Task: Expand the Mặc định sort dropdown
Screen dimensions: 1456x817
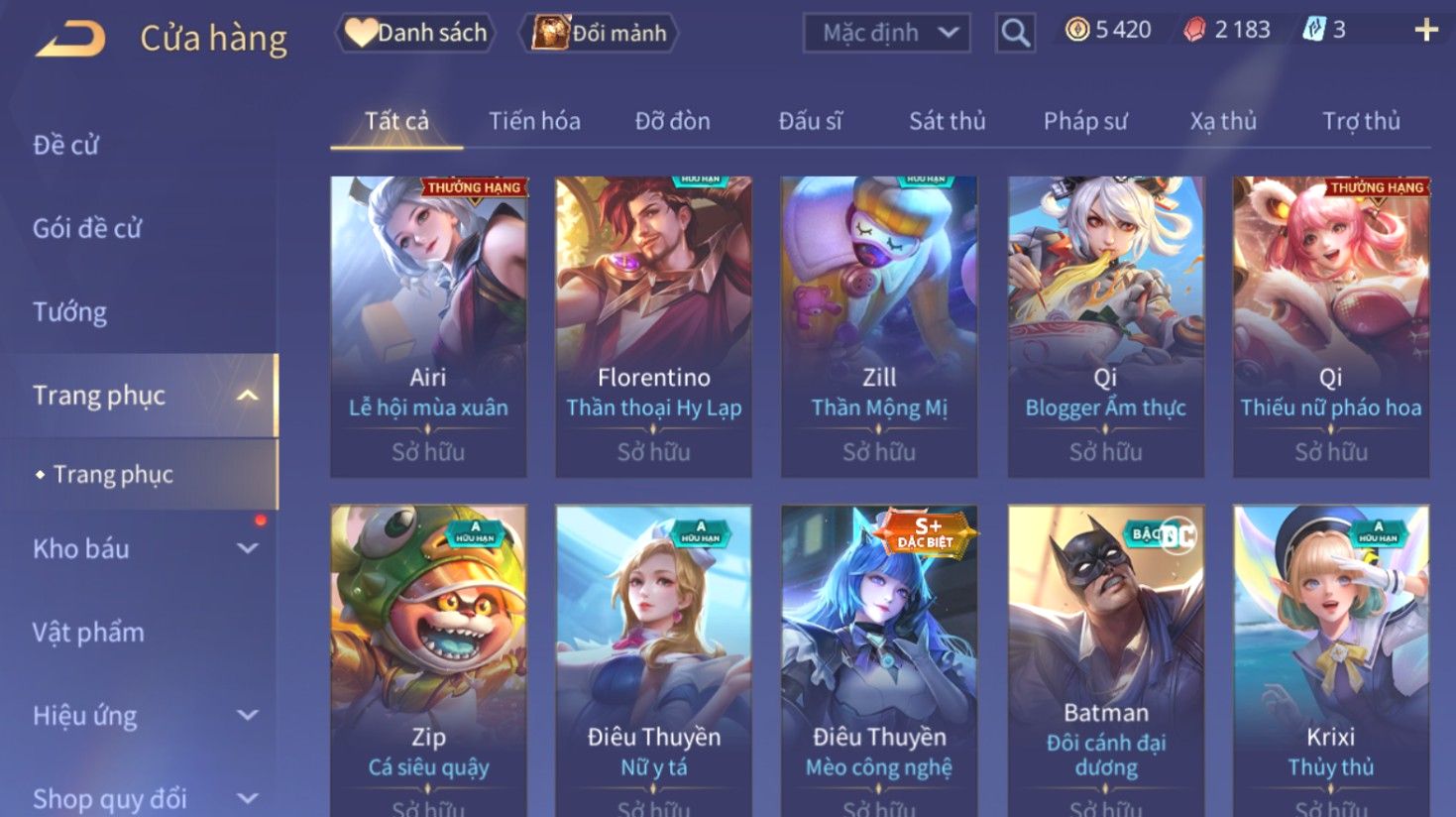Action: [x=886, y=33]
